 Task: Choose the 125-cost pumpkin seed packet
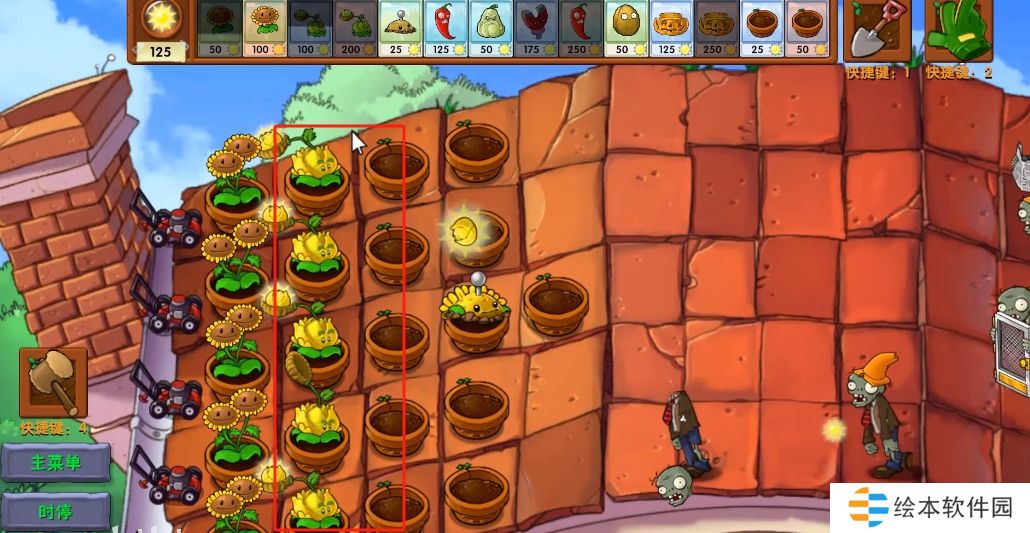(671, 29)
